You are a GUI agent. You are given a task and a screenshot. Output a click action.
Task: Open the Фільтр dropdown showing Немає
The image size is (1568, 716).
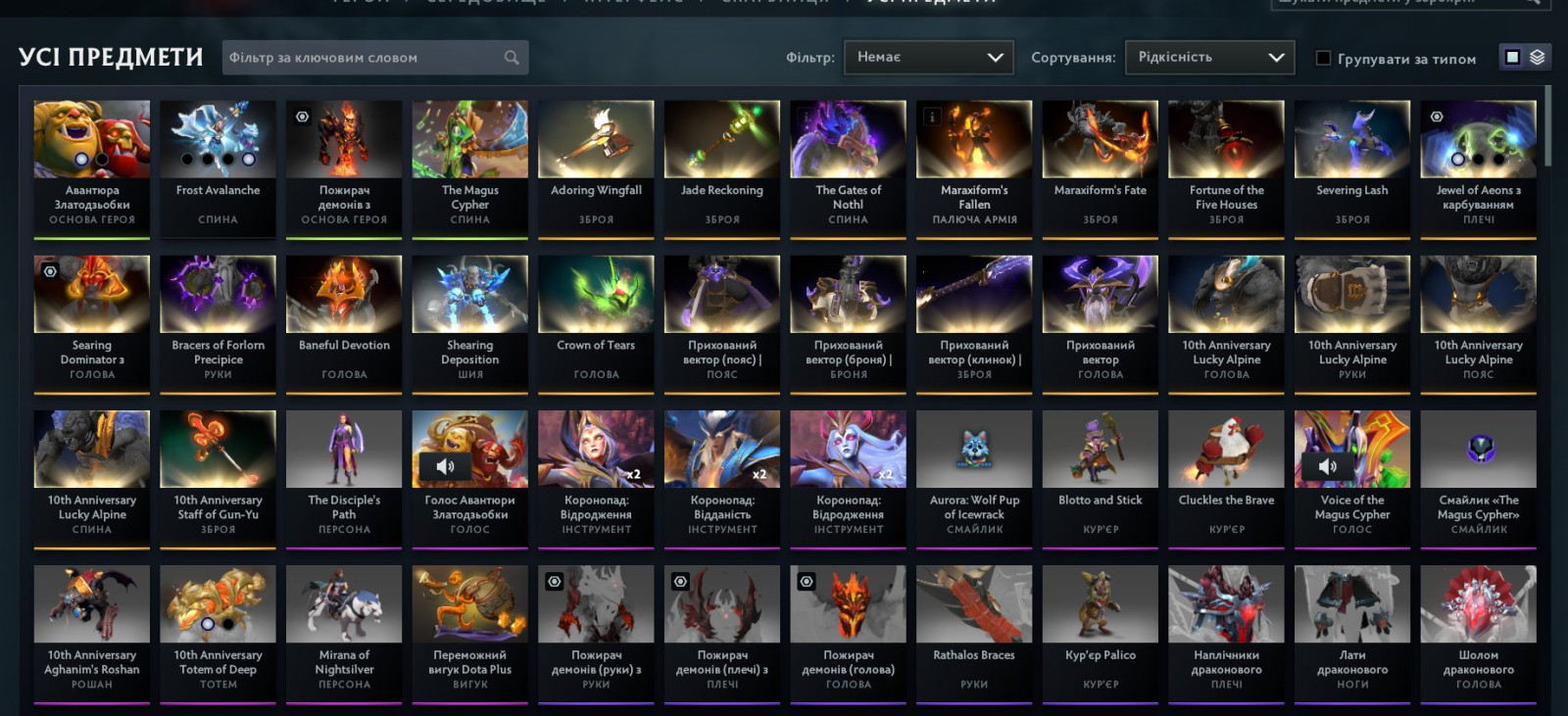(928, 58)
